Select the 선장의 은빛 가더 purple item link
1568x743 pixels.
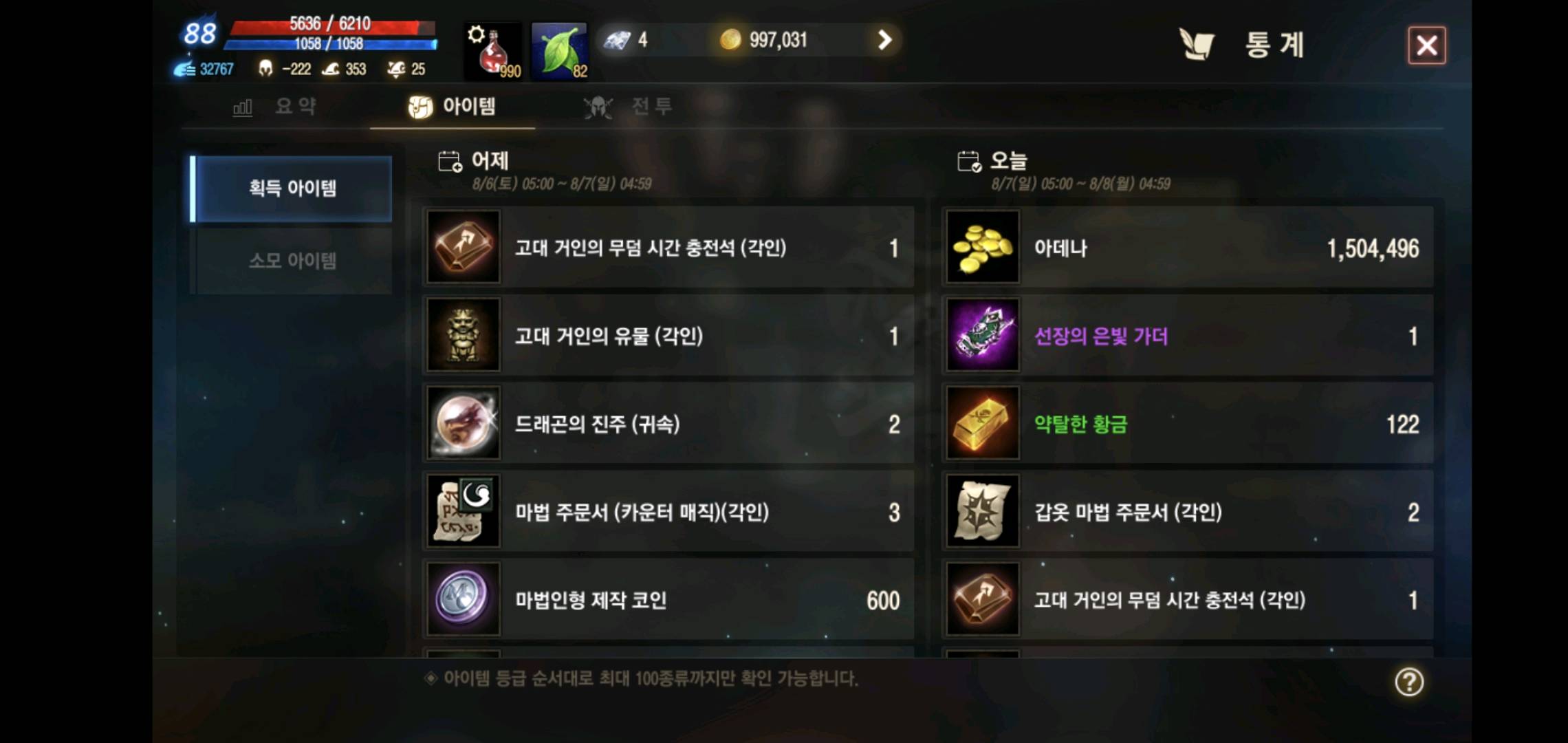pyautogui.click(x=1101, y=336)
